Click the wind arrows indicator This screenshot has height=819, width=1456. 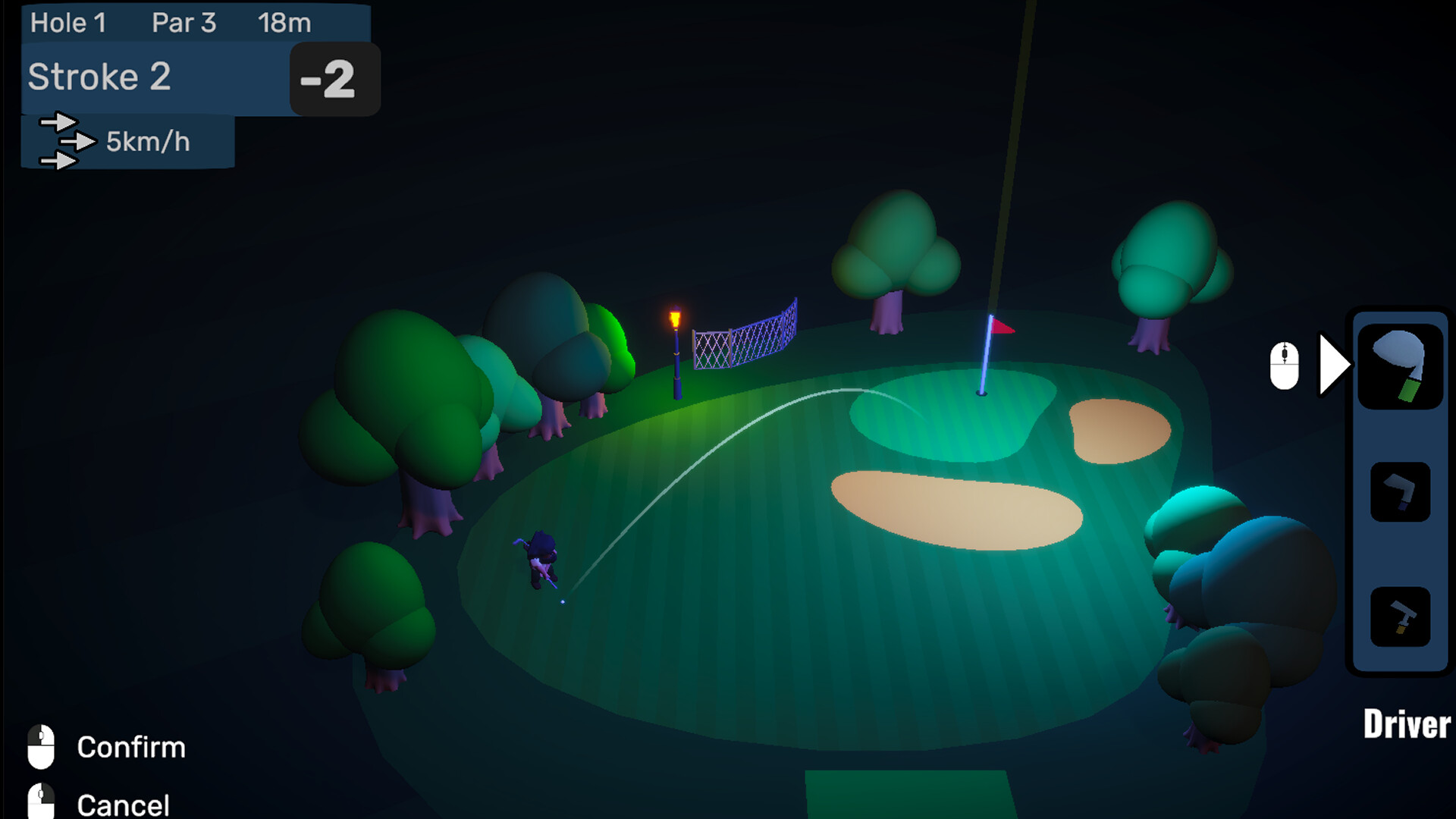[64, 142]
